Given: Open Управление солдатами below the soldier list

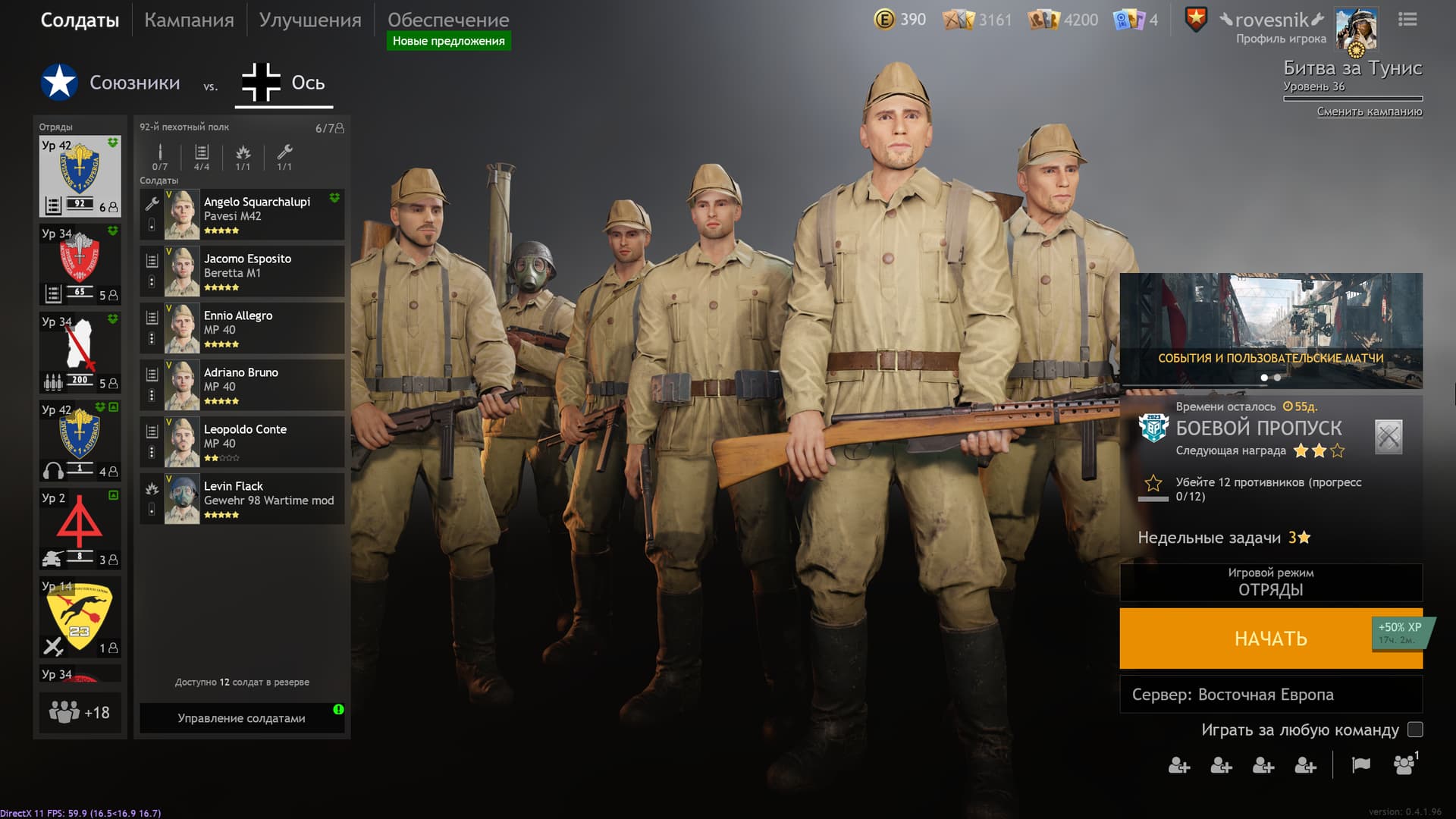Looking at the screenshot, I should (x=241, y=717).
